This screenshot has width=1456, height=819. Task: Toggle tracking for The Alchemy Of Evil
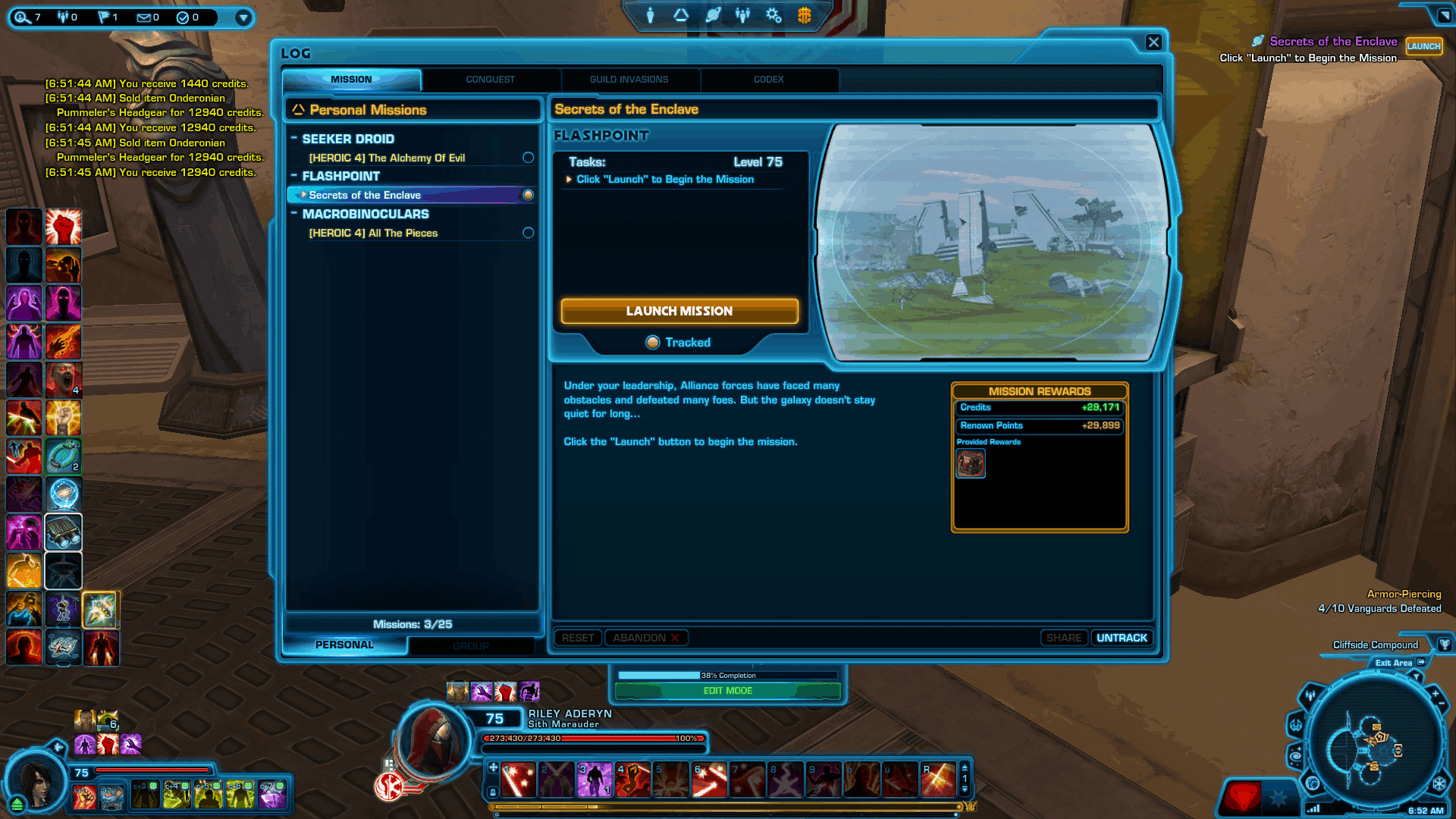click(528, 158)
